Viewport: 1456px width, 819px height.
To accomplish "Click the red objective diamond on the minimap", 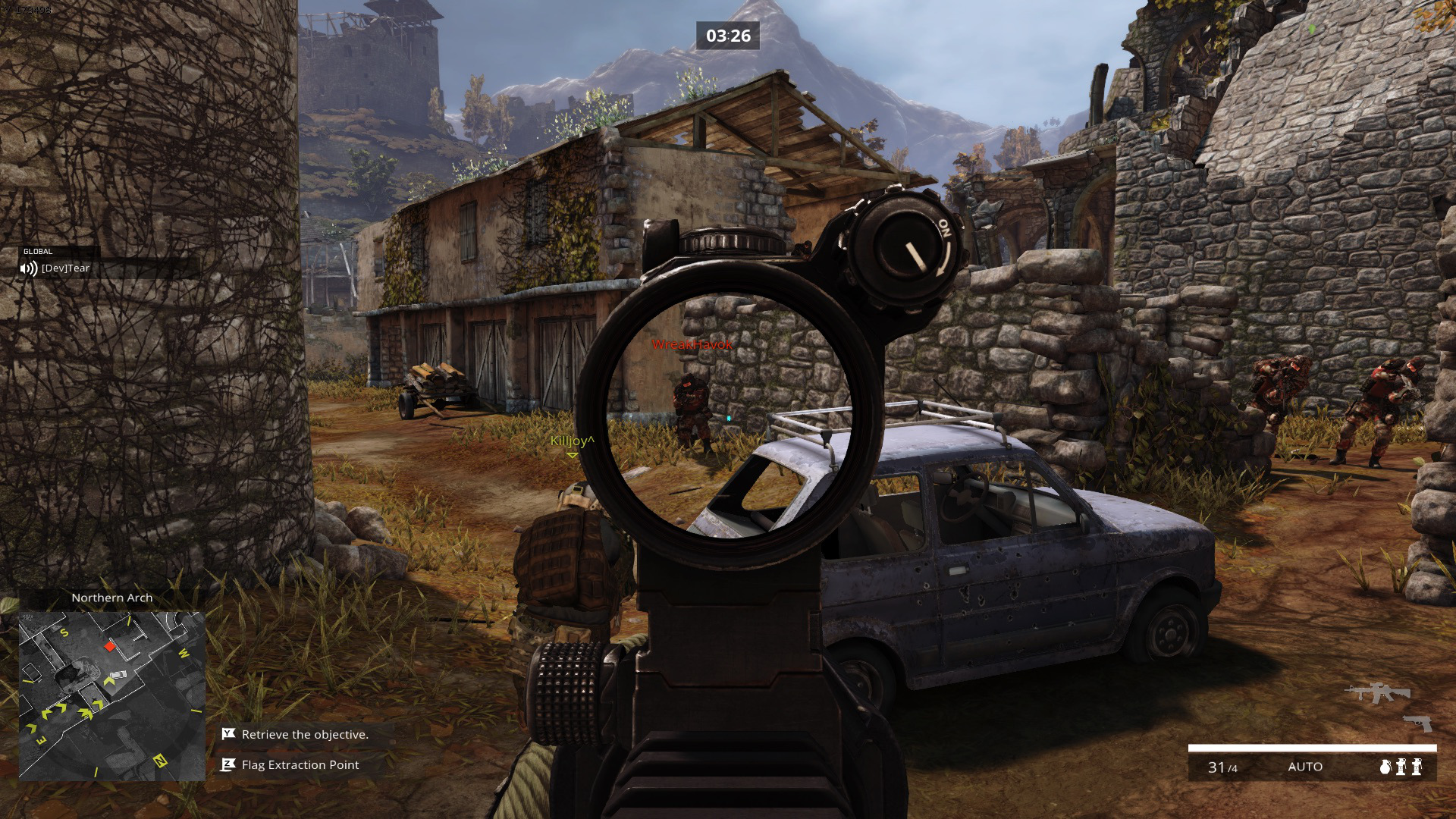I will tap(108, 647).
